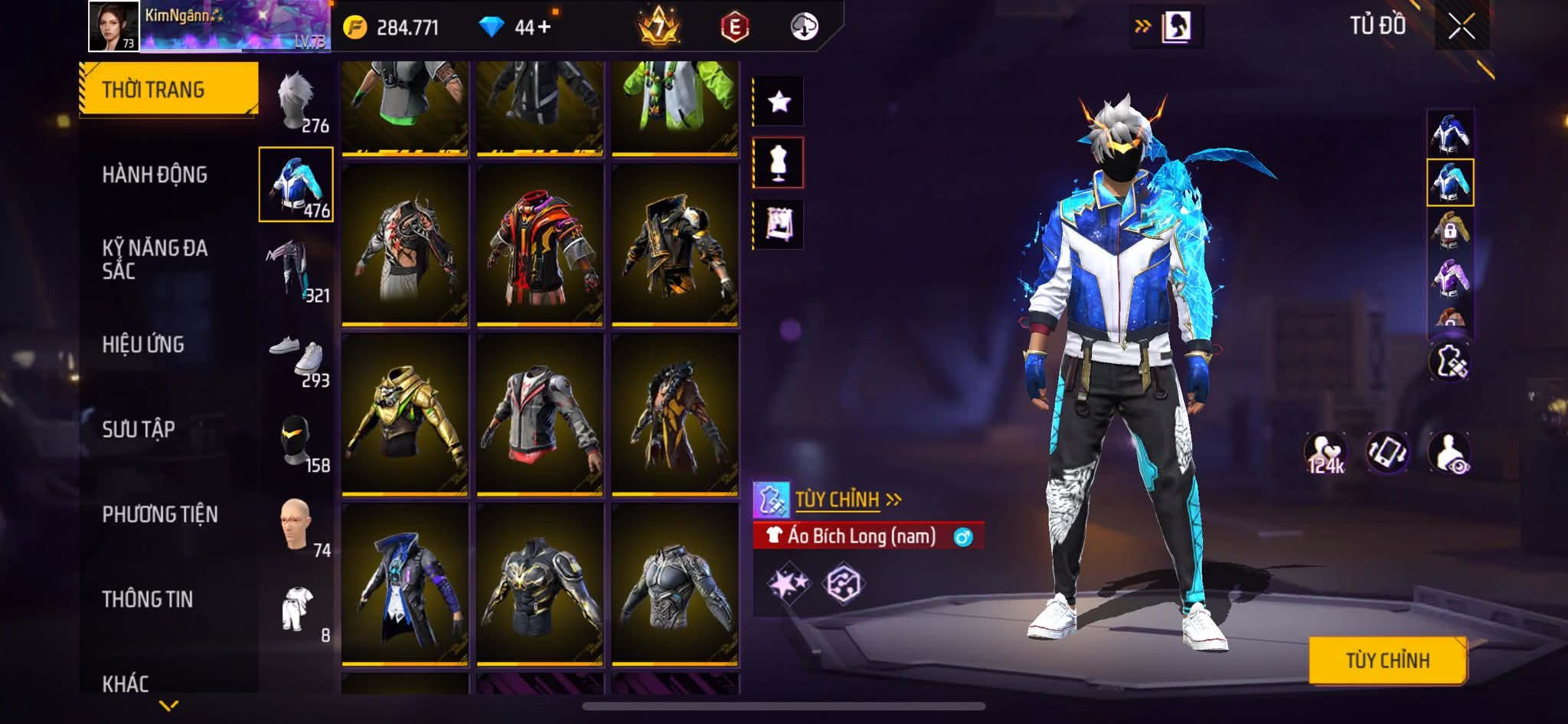Screen dimensions: 1568x724
Task: Show favorites with the star filter
Action: click(779, 101)
